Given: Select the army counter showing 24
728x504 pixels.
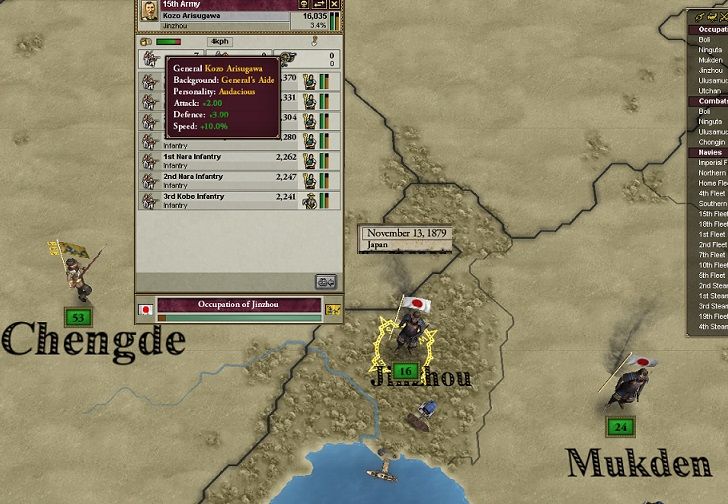Looking at the screenshot, I should click(x=621, y=426).
